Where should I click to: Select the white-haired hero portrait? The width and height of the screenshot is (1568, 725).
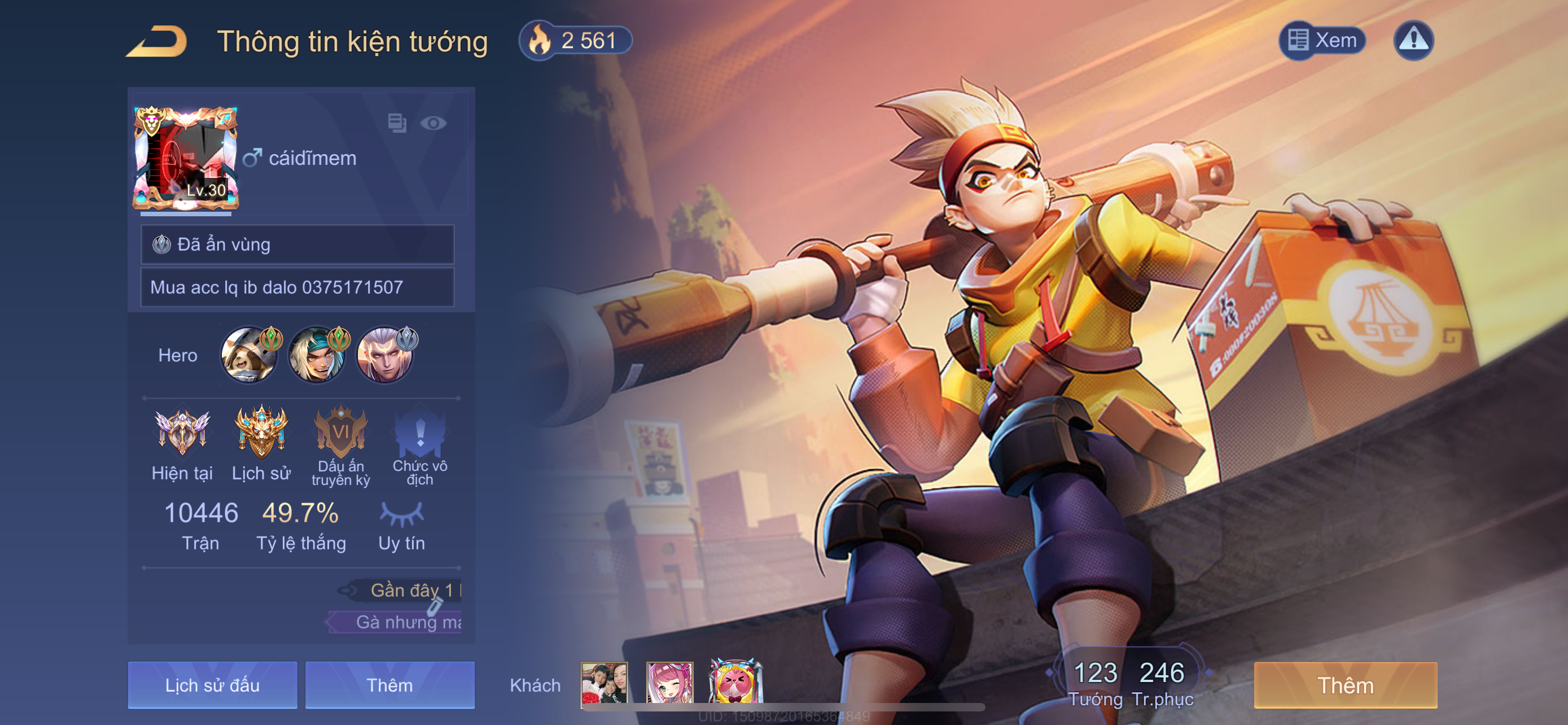pyautogui.click(x=385, y=355)
